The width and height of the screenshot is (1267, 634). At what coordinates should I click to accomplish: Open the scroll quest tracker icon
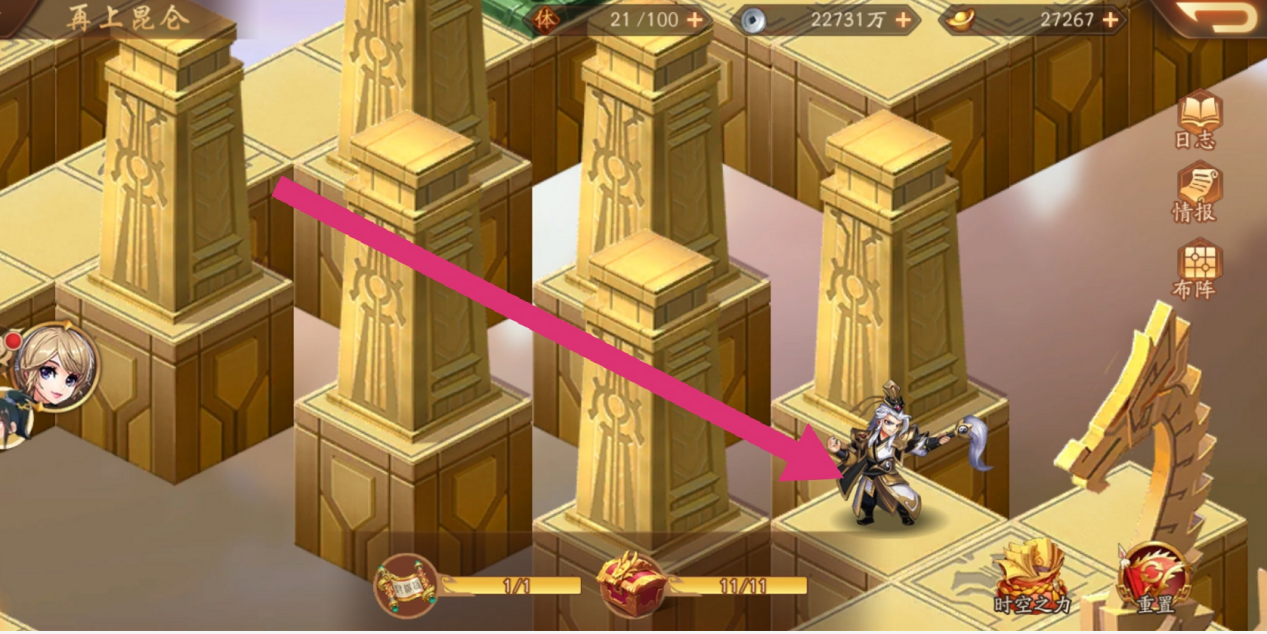(406, 585)
